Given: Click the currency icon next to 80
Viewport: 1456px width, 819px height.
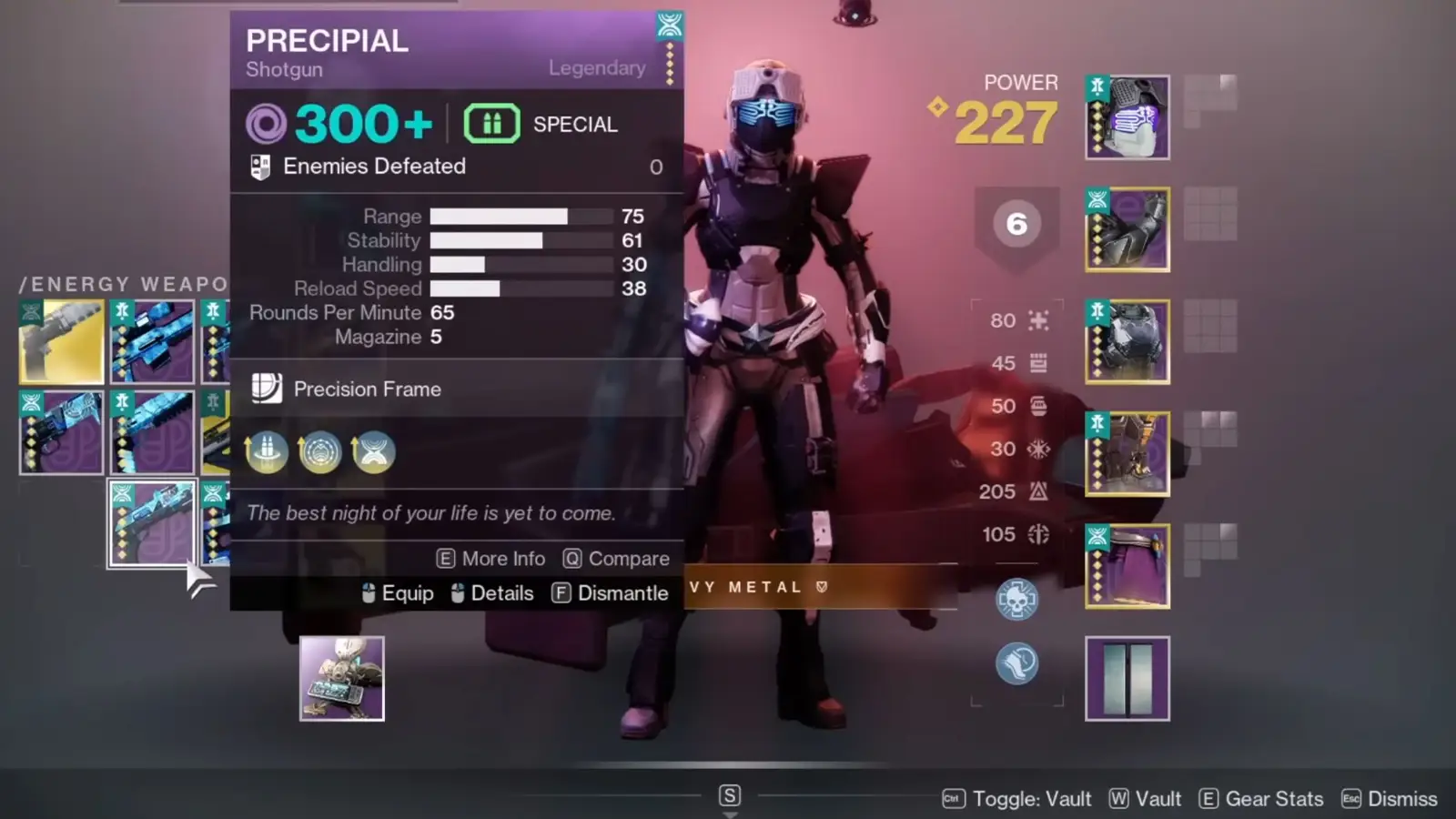Looking at the screenshot, I should [x=1040, y=320].
